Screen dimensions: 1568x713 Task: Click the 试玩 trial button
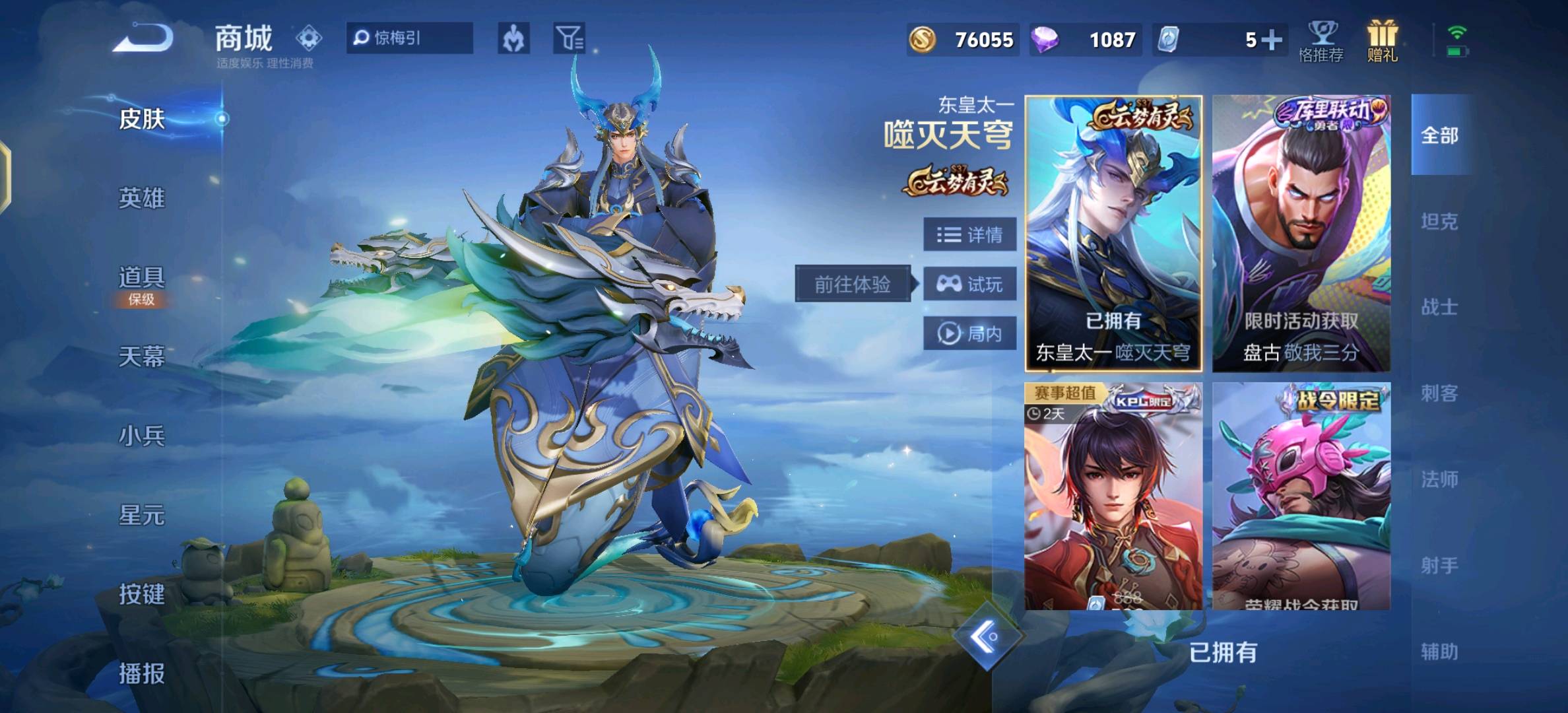point(970,284)
